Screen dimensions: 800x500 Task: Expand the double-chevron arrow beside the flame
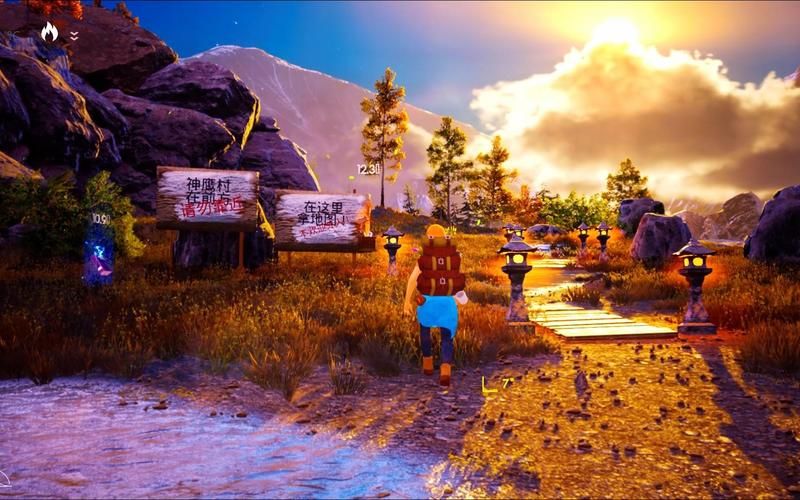[x=74, y=35]
